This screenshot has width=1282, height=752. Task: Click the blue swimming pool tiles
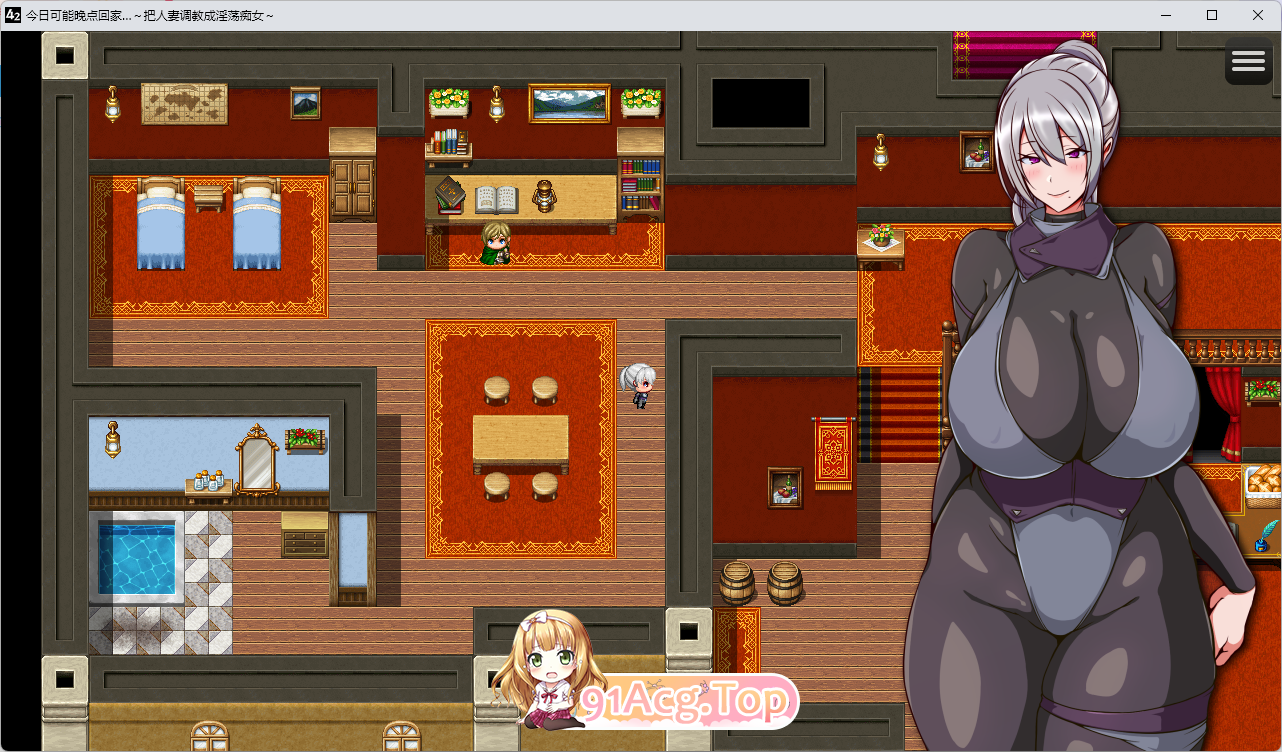137,560
